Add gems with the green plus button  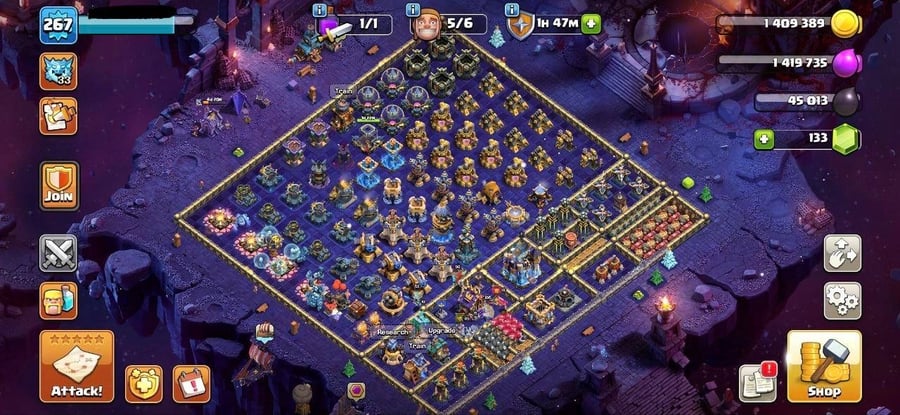764,138
